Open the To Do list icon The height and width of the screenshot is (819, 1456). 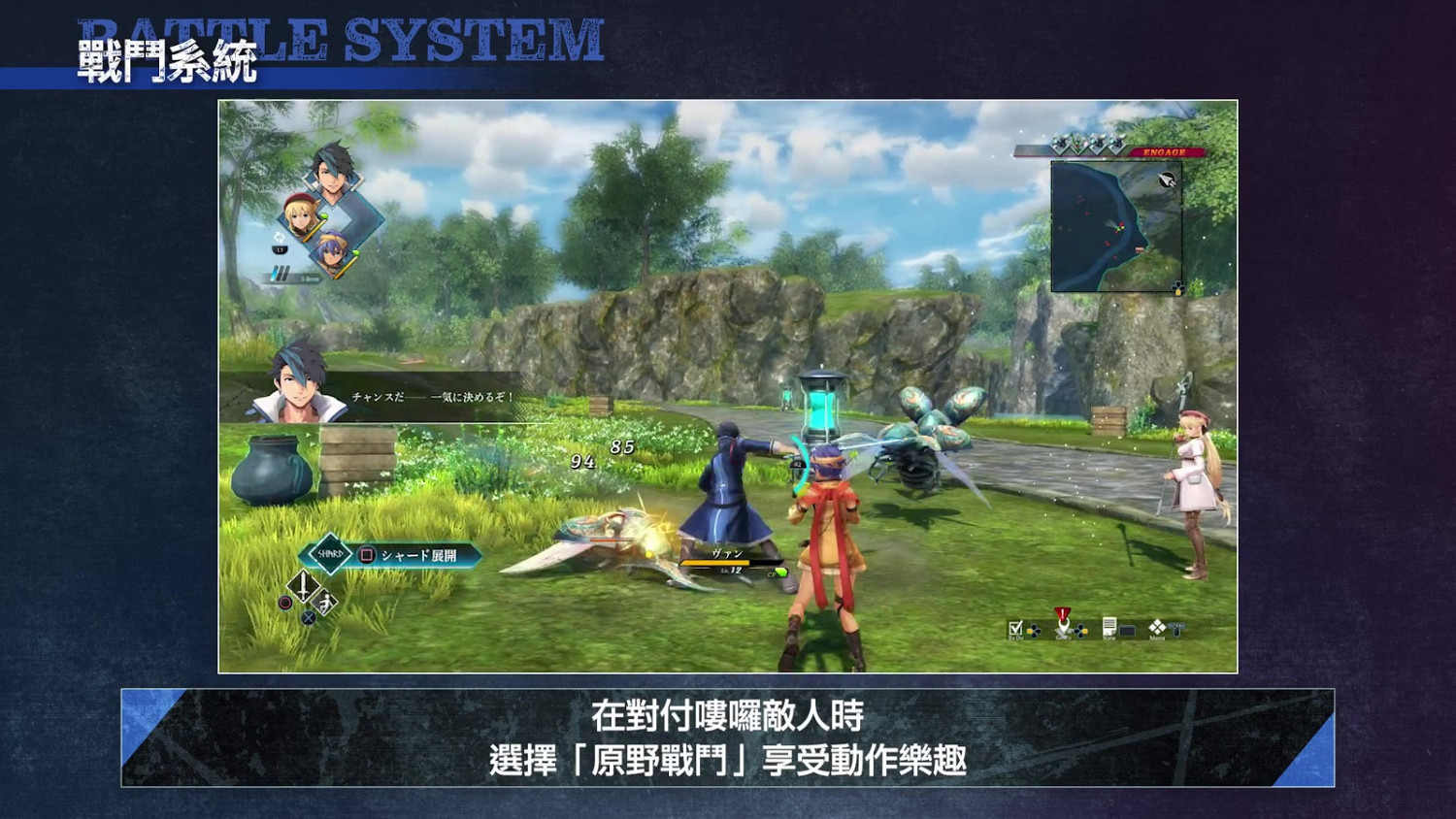coord(1015,628)
